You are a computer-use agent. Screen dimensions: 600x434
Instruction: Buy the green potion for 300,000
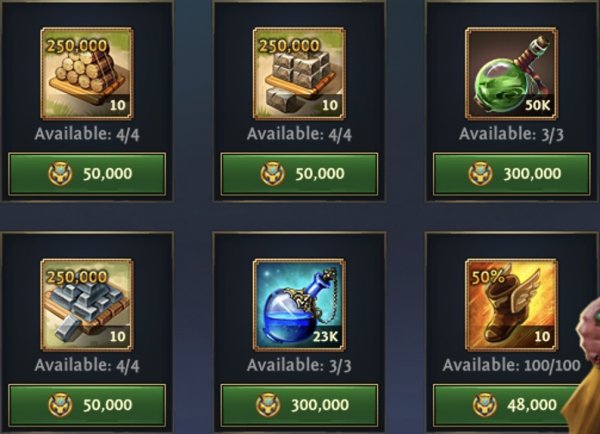[x=511, y=173]
